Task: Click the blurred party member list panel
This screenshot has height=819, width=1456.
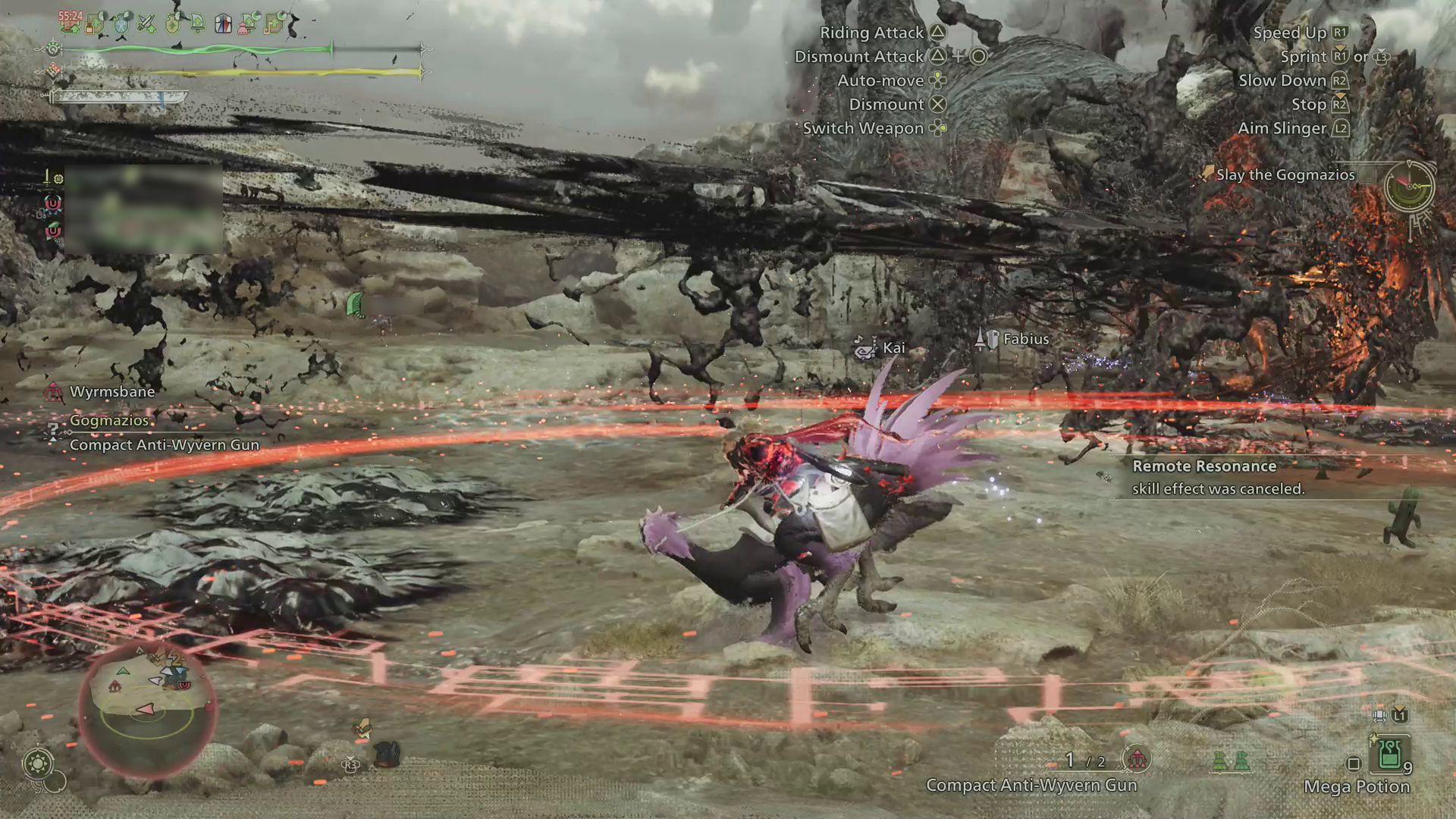Action: [x=143, y=209]
